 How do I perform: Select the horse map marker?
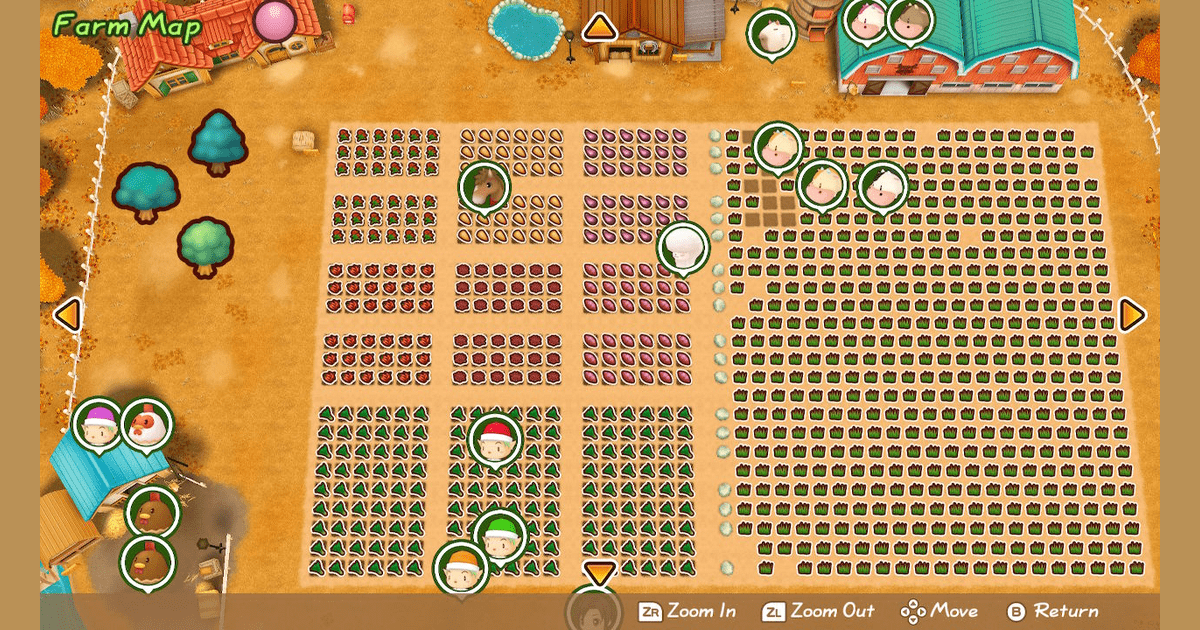click(485, 187)
